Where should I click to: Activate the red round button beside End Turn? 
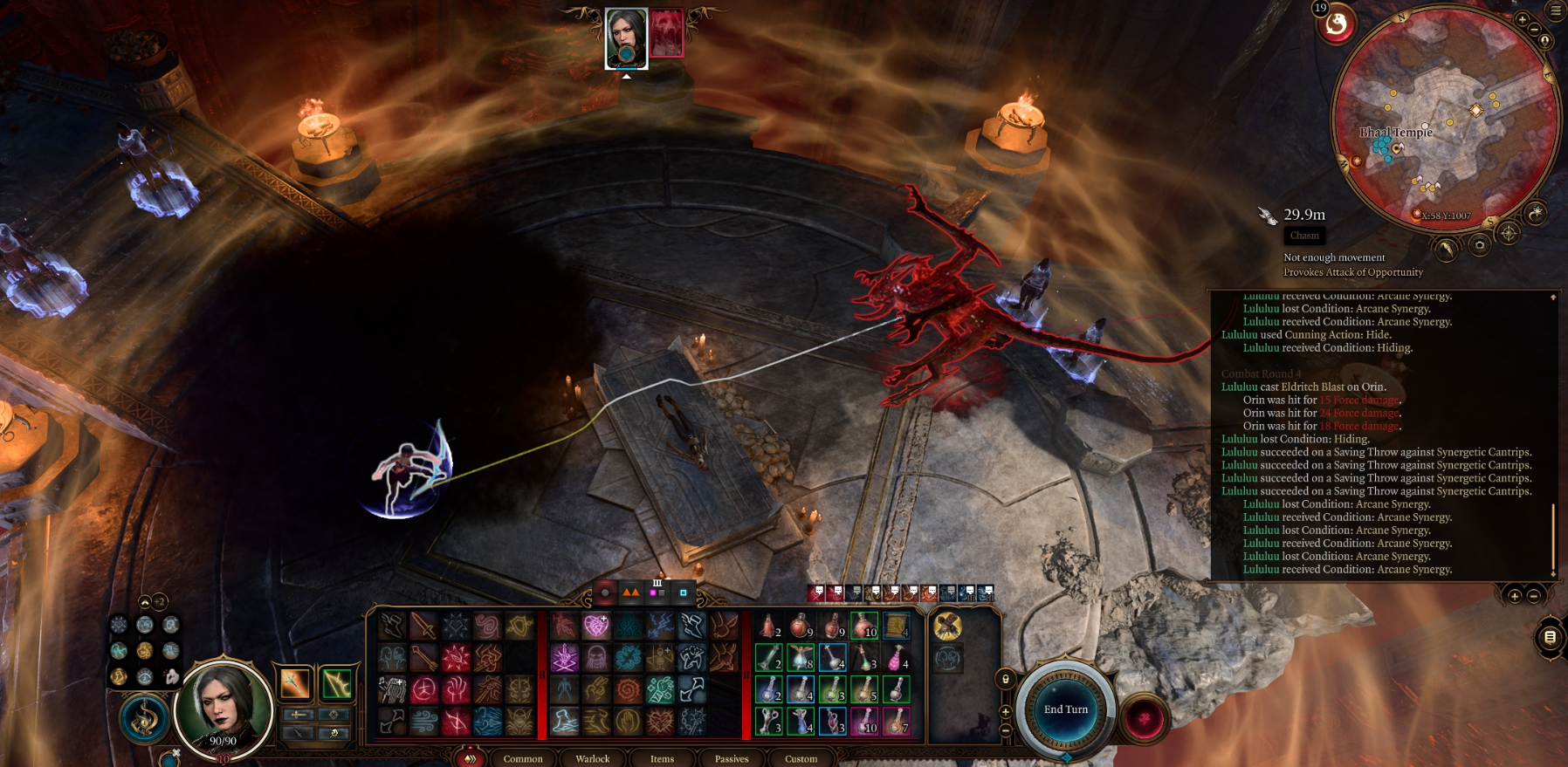[x=1144, y=719]
